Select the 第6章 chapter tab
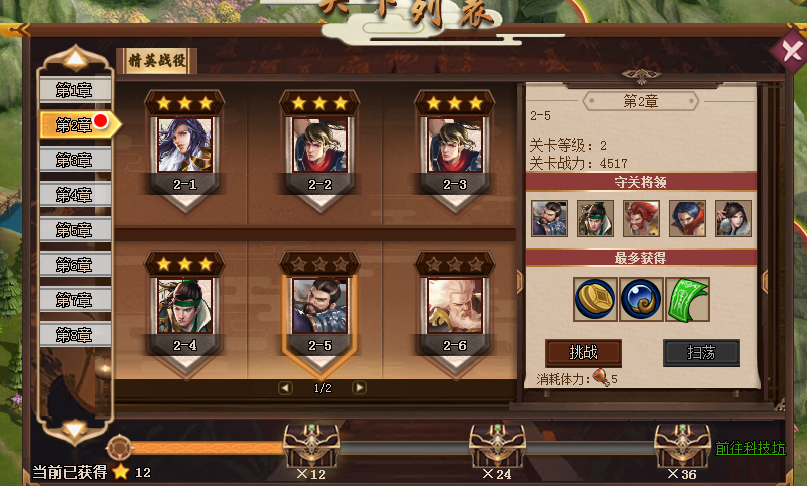This screenshot has width=807, height=486. tap(75, 265)
